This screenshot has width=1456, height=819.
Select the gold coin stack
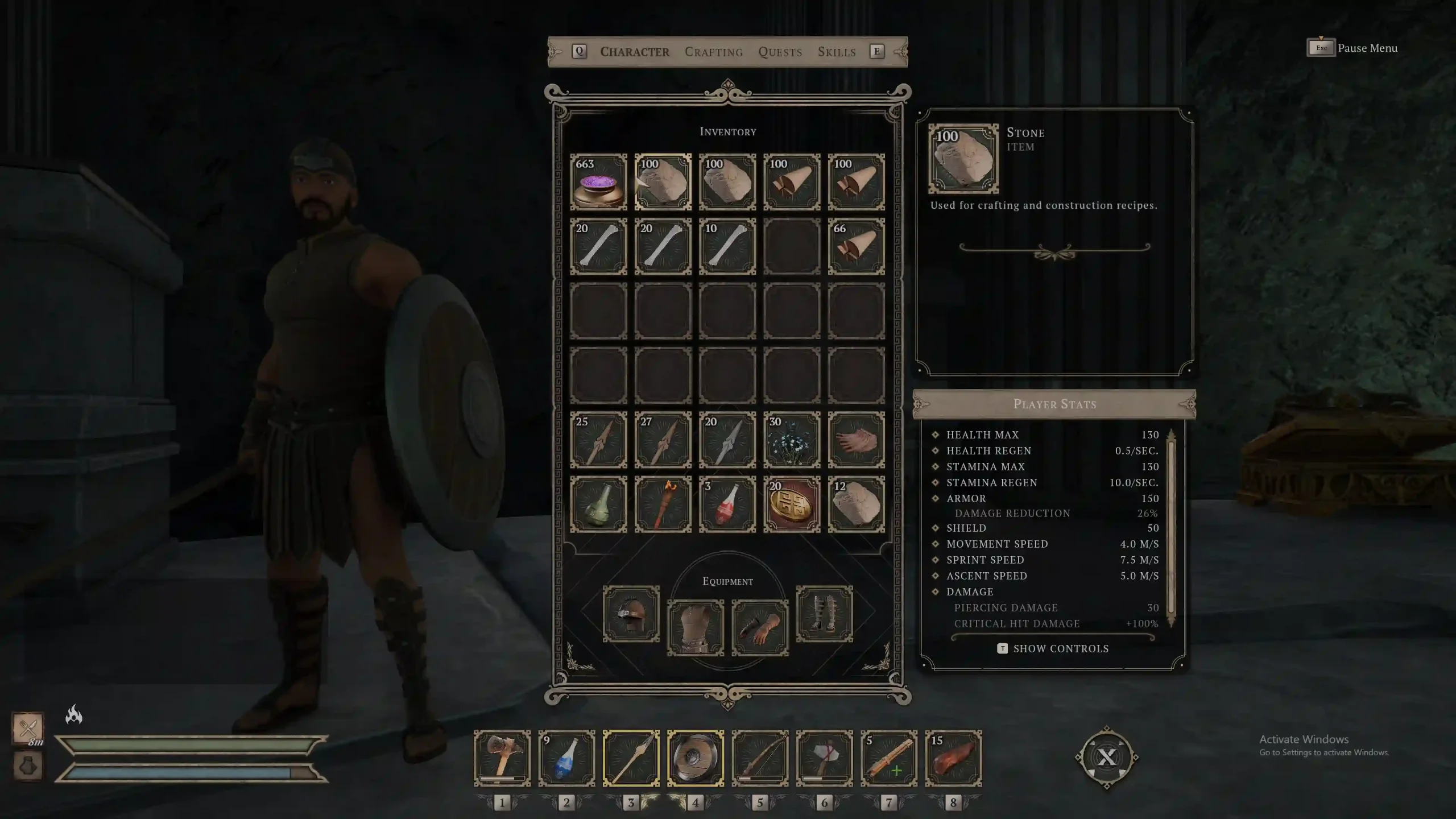tap(792, 504)
